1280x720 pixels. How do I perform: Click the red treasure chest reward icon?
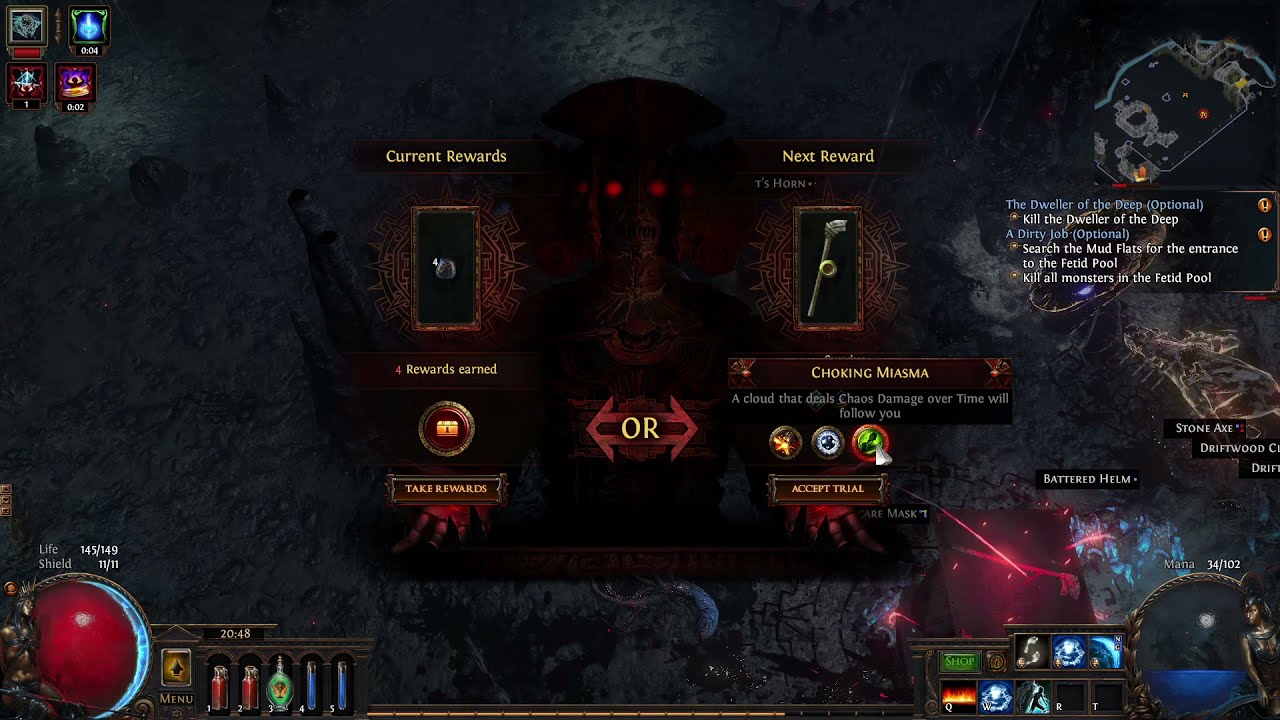446,429
